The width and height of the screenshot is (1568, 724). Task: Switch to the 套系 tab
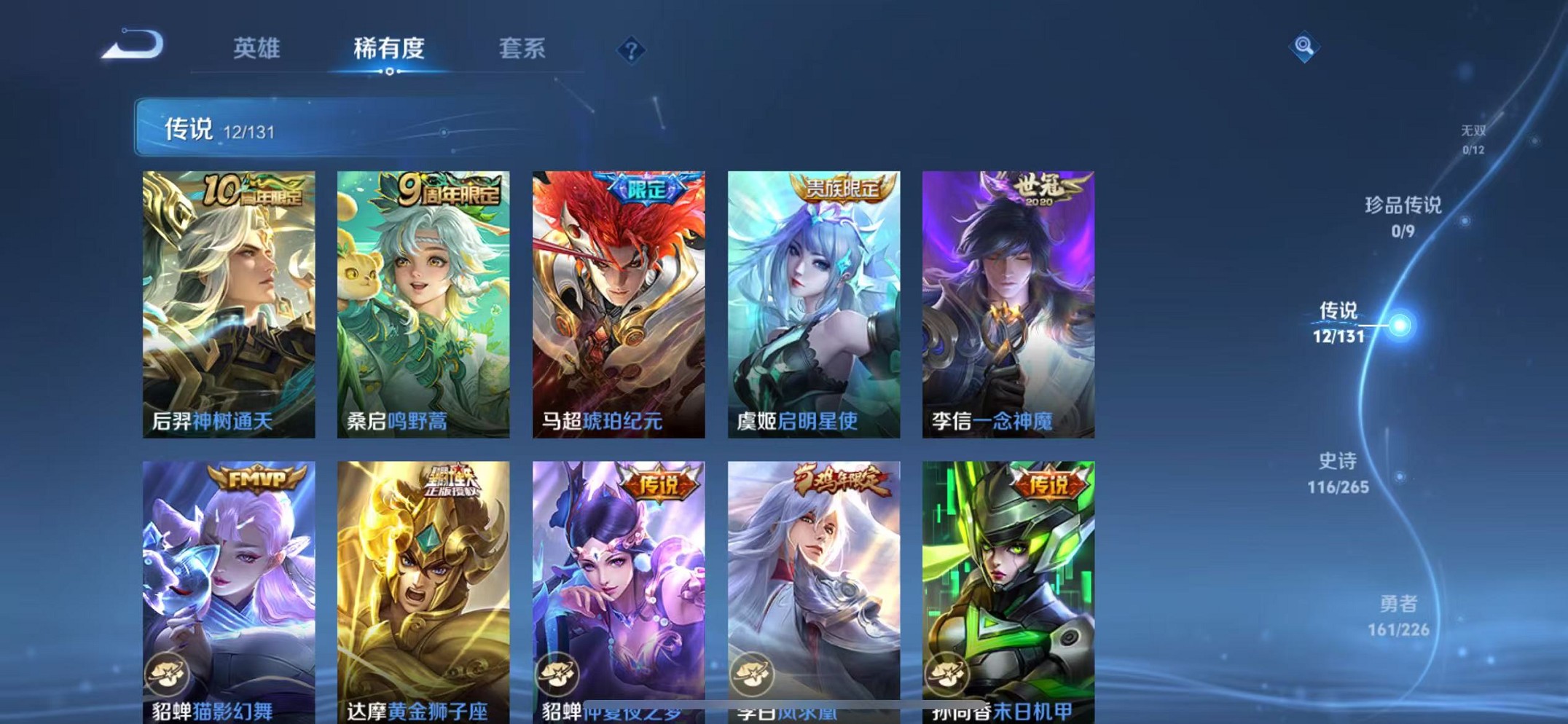click(522, 50)
